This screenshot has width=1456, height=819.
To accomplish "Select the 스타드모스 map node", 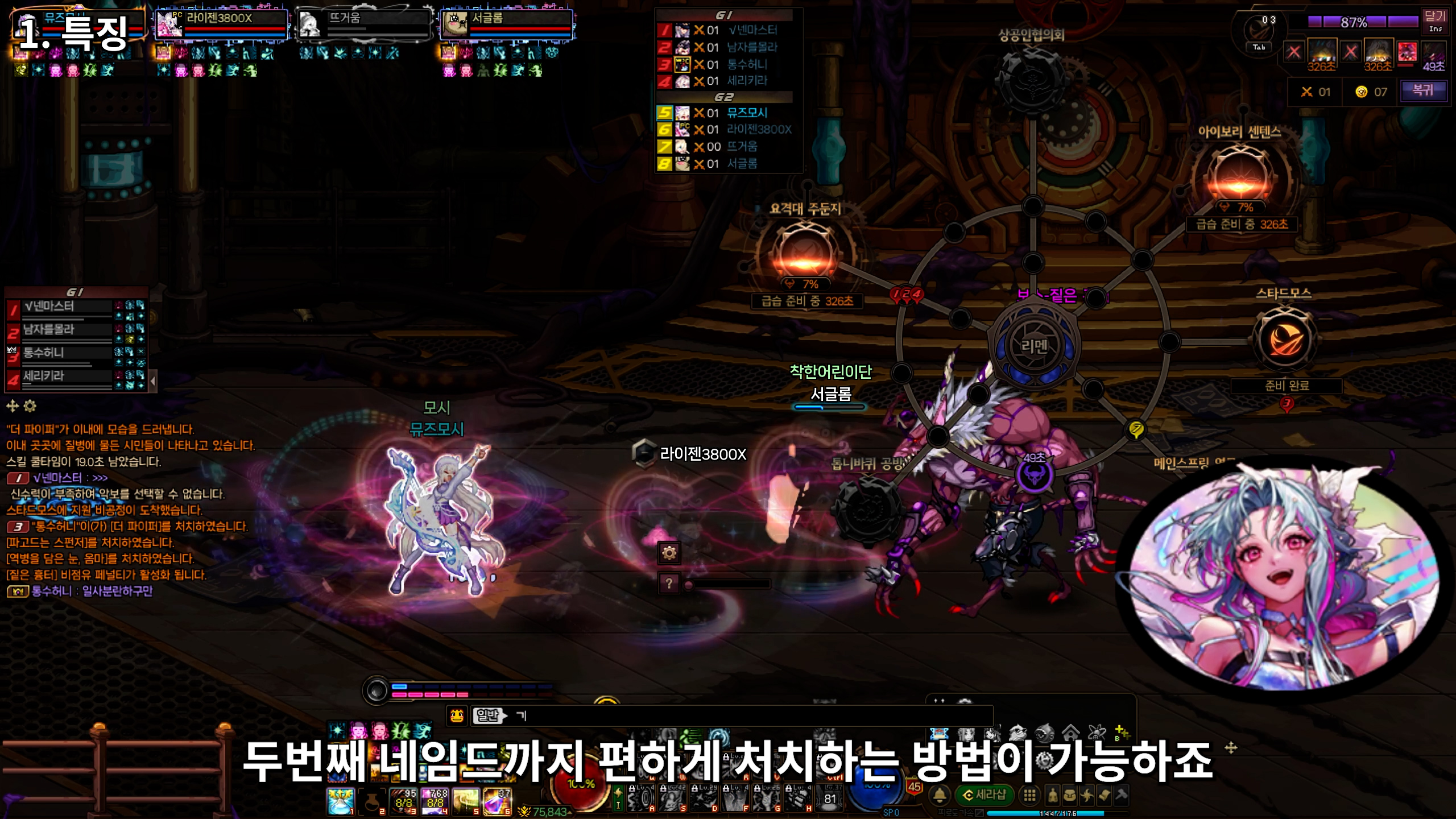I will click(1284, 340).
